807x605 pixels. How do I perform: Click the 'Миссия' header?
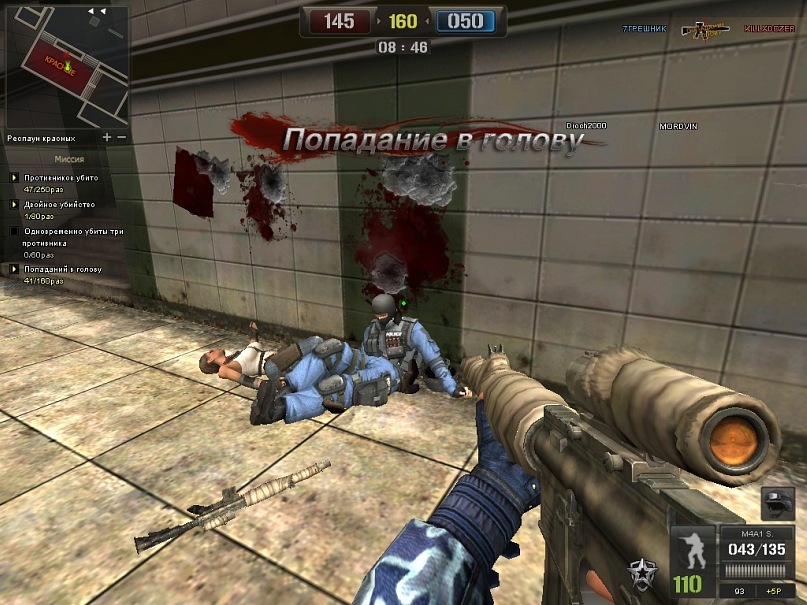pyautogui.click(x=69, y=158)
